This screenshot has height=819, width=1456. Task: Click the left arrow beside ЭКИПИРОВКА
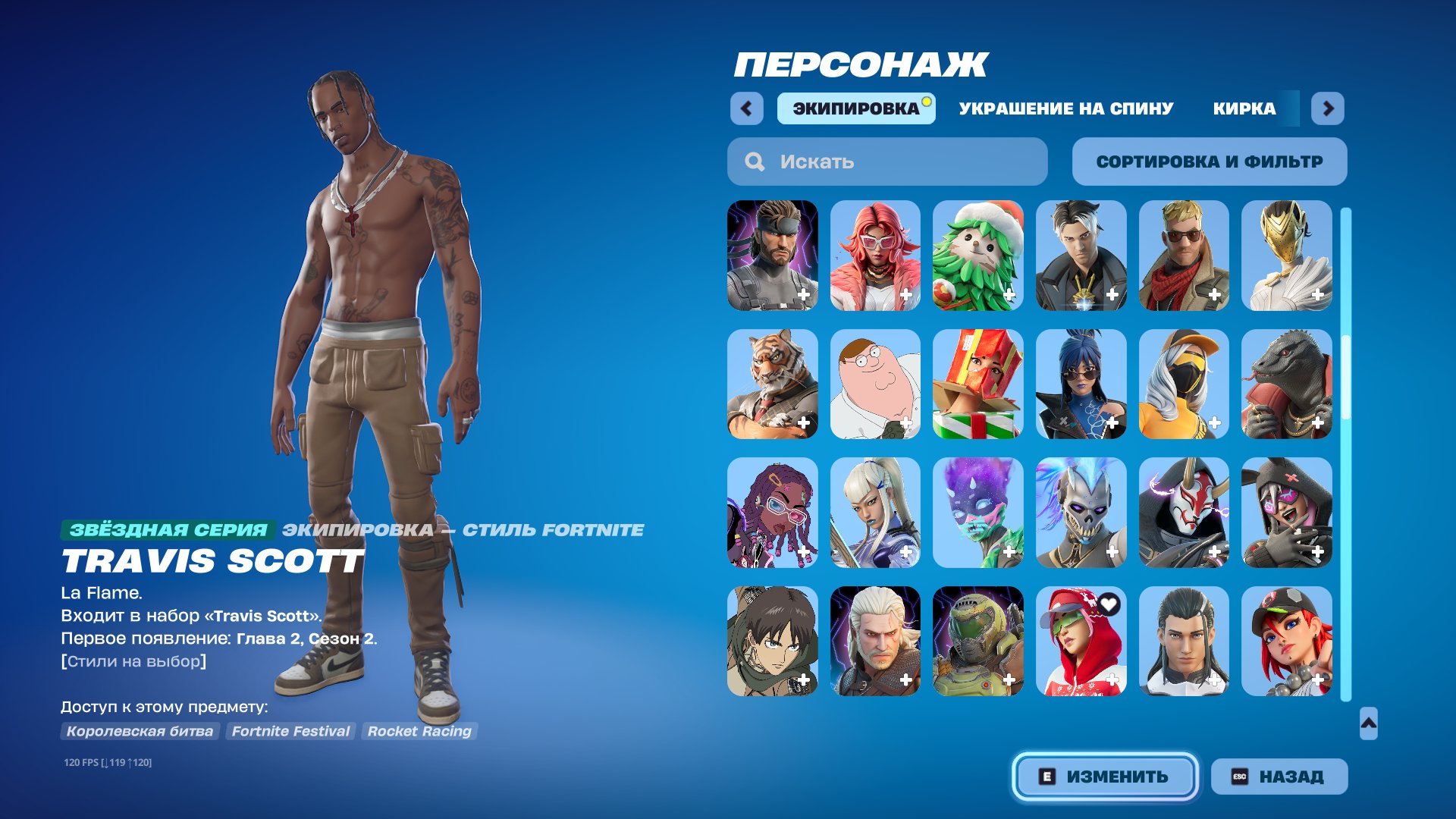pyautogui.click(x=748, y=108)
